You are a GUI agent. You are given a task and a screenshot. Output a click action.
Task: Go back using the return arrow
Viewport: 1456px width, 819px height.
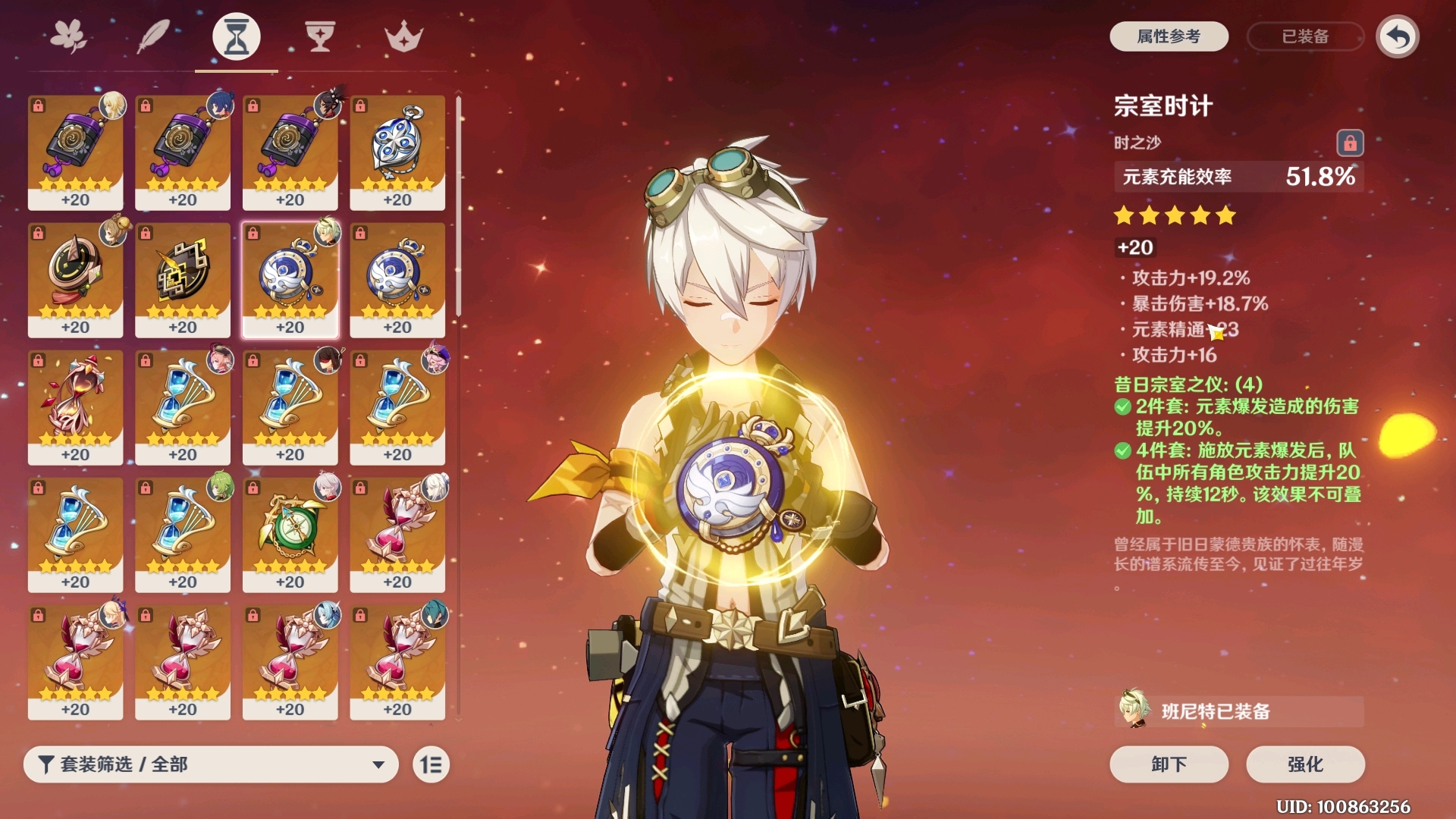(1398, 36)
